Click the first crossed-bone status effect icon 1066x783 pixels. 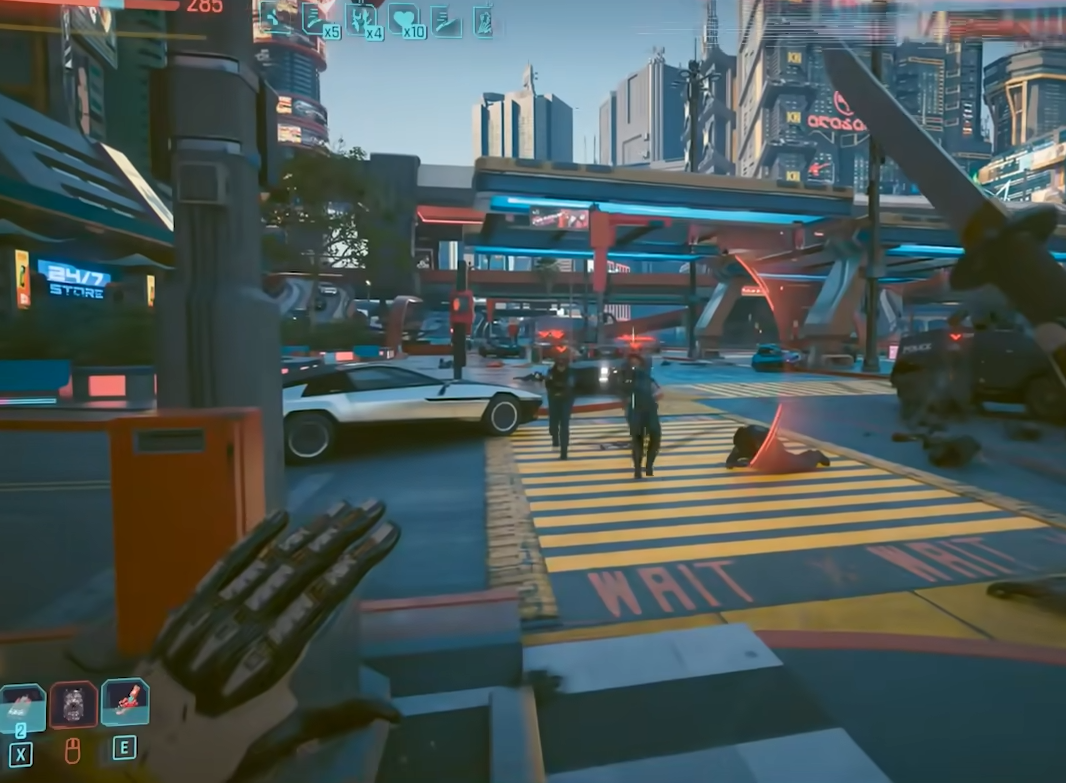273,17
